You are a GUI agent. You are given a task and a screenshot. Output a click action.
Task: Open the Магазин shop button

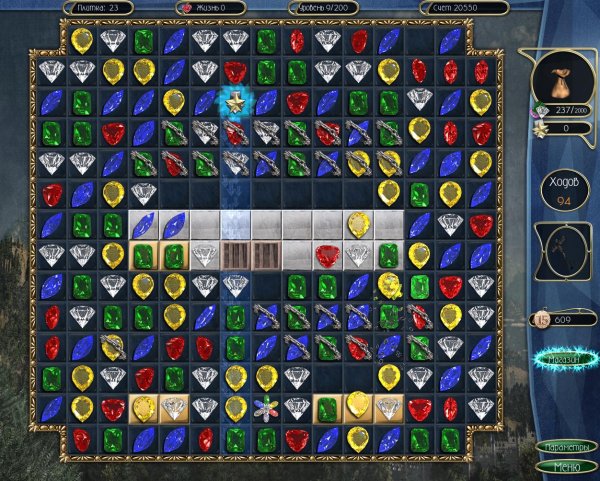(x=565, y=356)
